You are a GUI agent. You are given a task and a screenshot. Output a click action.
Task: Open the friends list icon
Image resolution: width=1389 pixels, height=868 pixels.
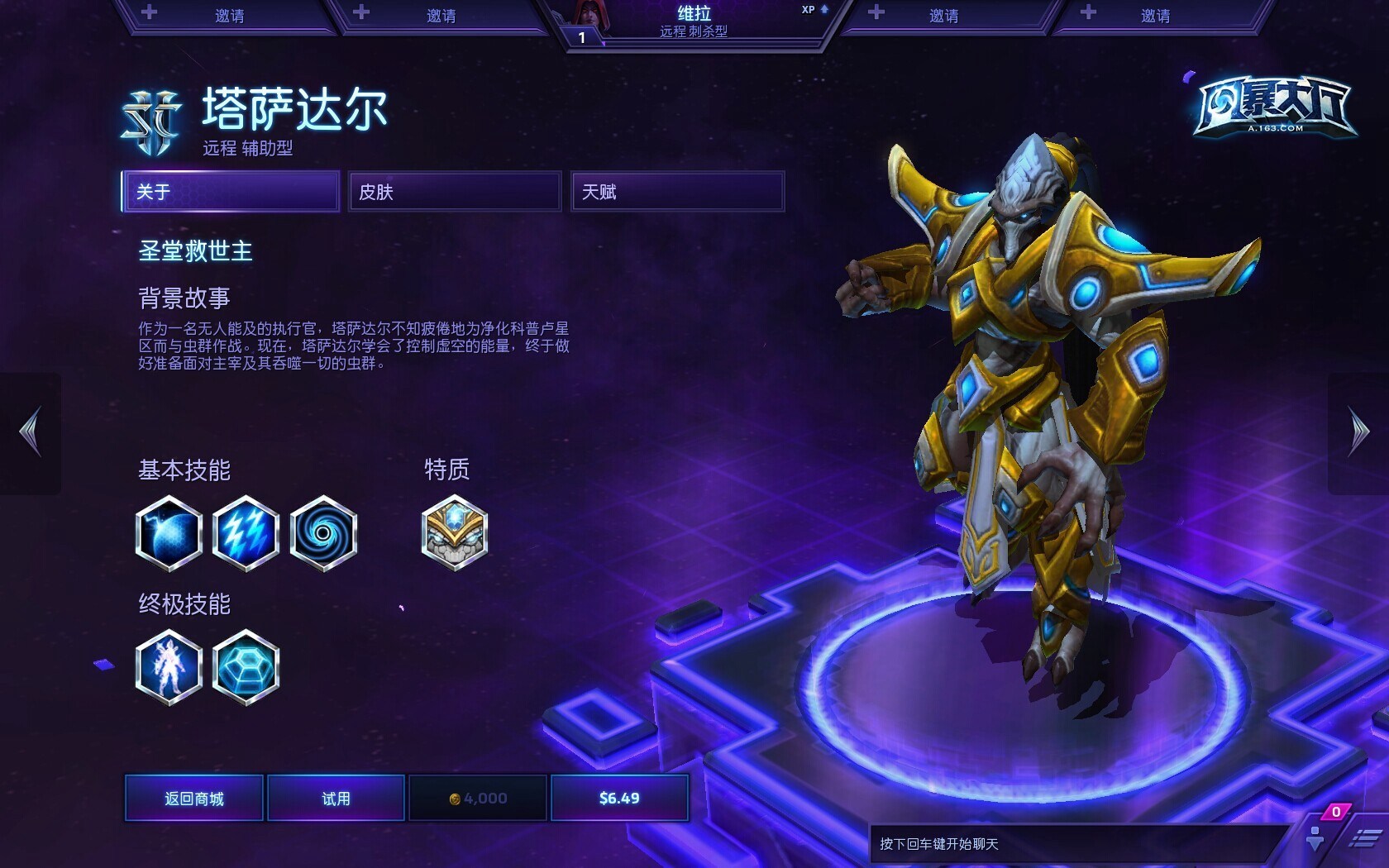1315,837
